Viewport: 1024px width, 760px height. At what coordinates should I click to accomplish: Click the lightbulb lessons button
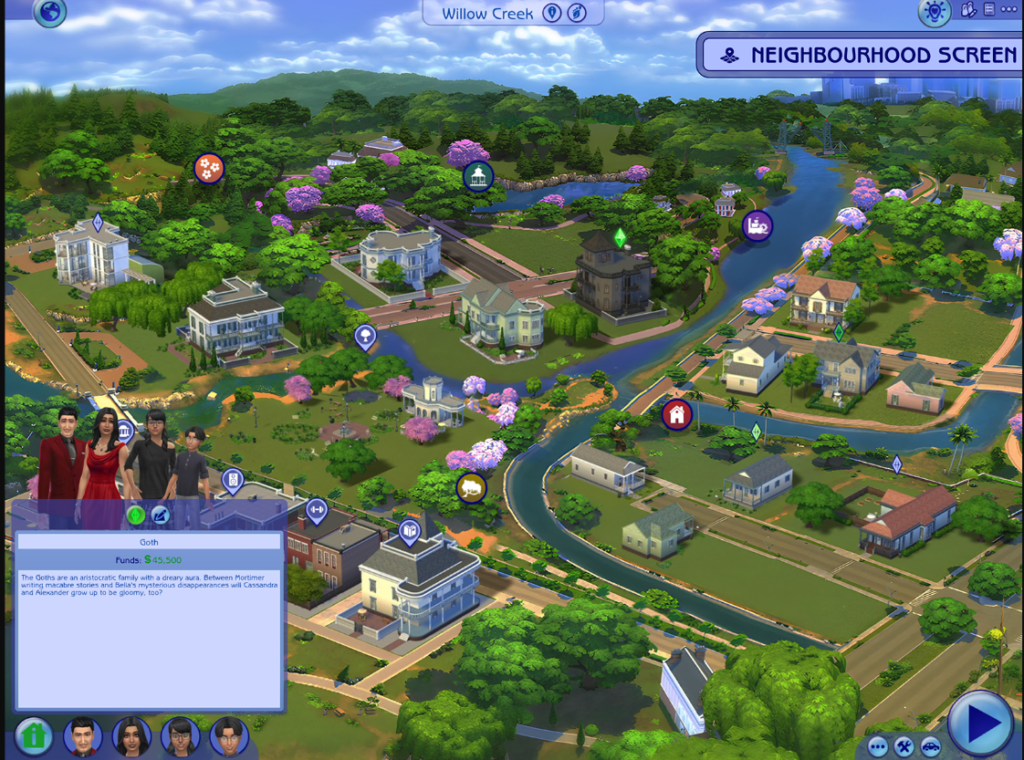point(934,12)
